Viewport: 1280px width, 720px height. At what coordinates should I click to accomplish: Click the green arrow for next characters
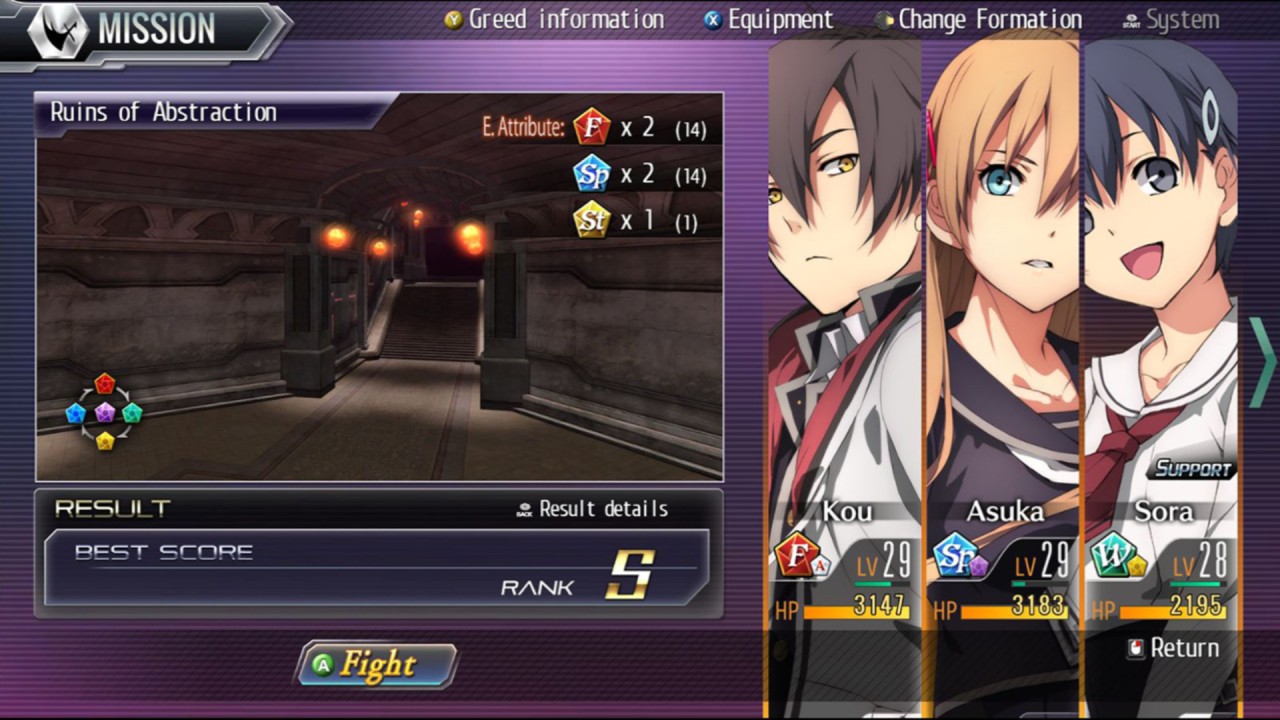pos(1262,362)
